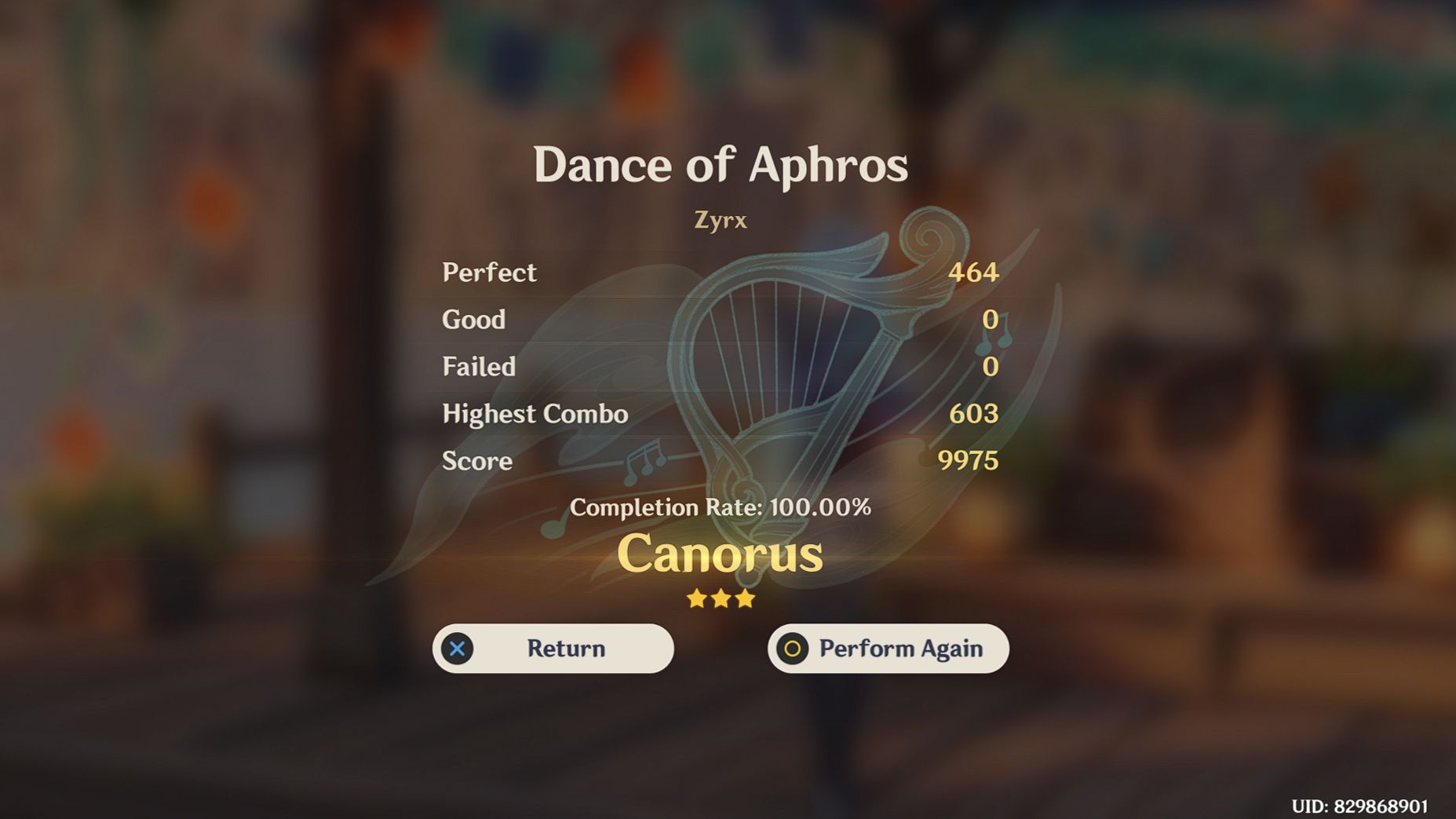Click the Failed row label
Image resolution: width=1456 pixels, height=819 pixels.
[478, 367]
